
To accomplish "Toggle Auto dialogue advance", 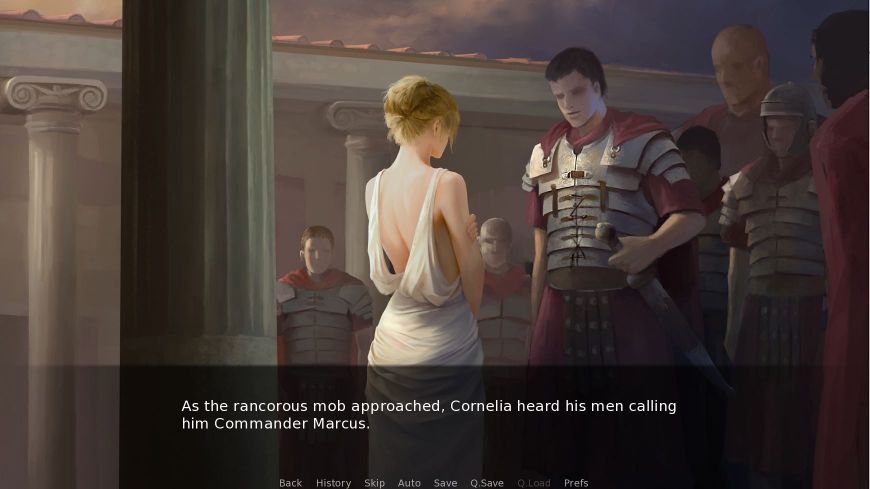I will point(409,483).
